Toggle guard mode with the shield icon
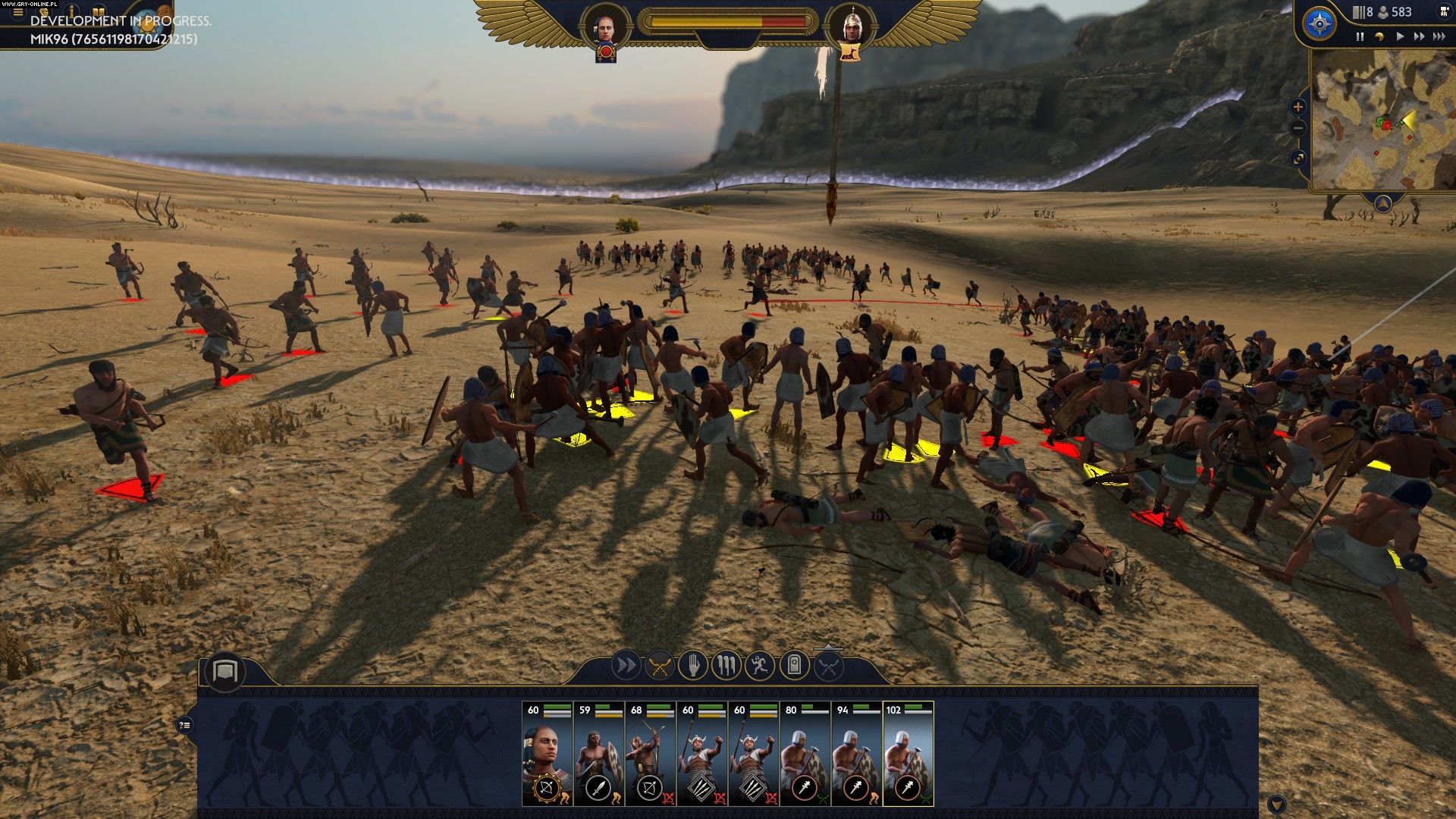 pyautogui.click(x=794, y=666)
